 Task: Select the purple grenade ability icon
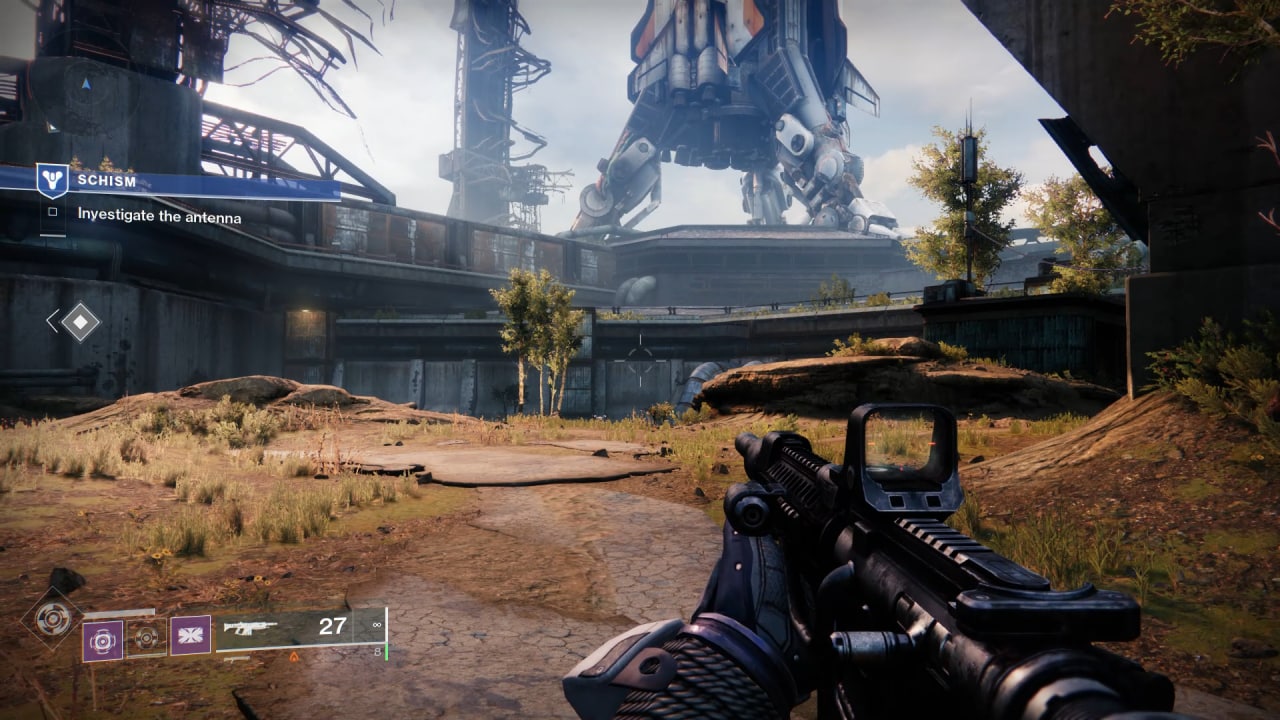(x=102, y=641)
